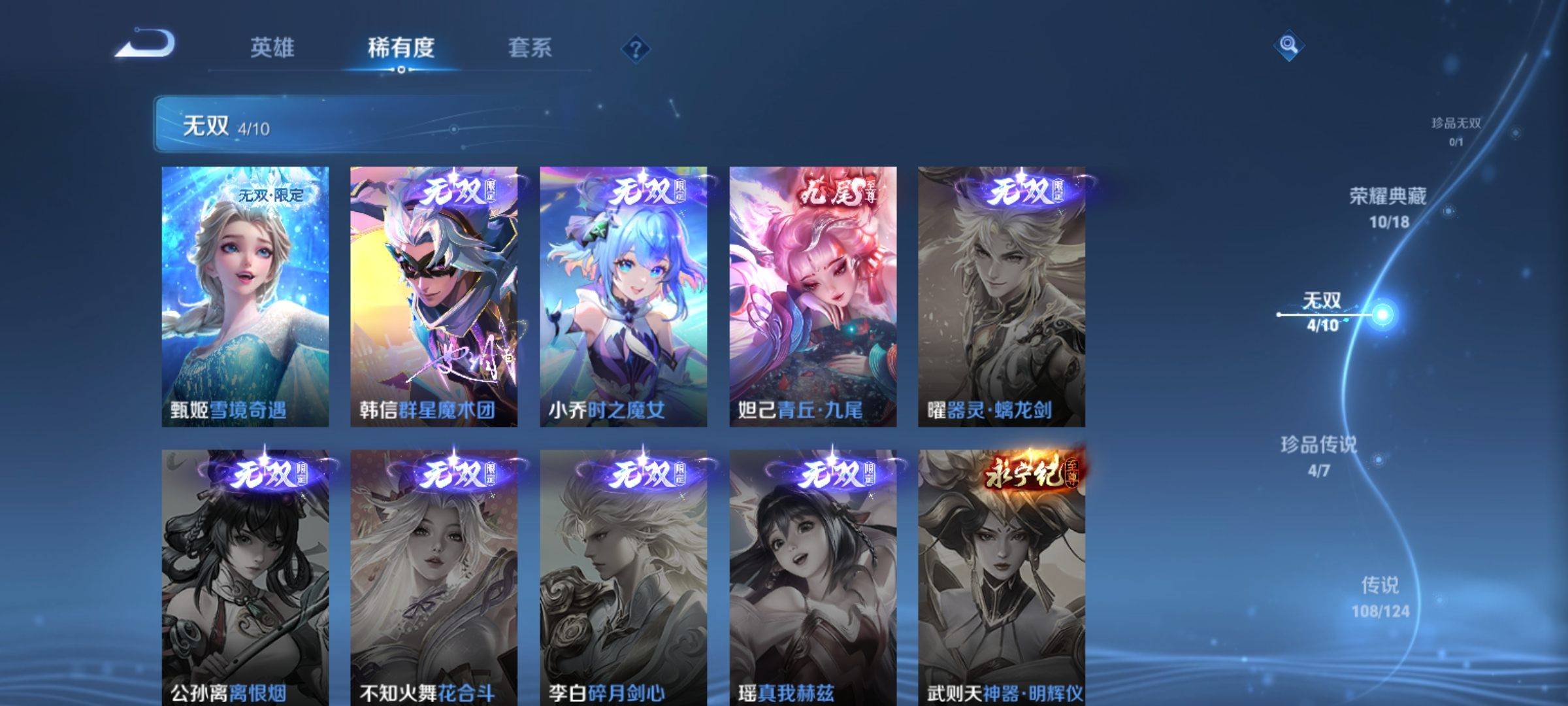Screen dimensions: 1568x706
Task: Jump to the 珍品无双 rarity category
Action: (x=1456, y=130)
